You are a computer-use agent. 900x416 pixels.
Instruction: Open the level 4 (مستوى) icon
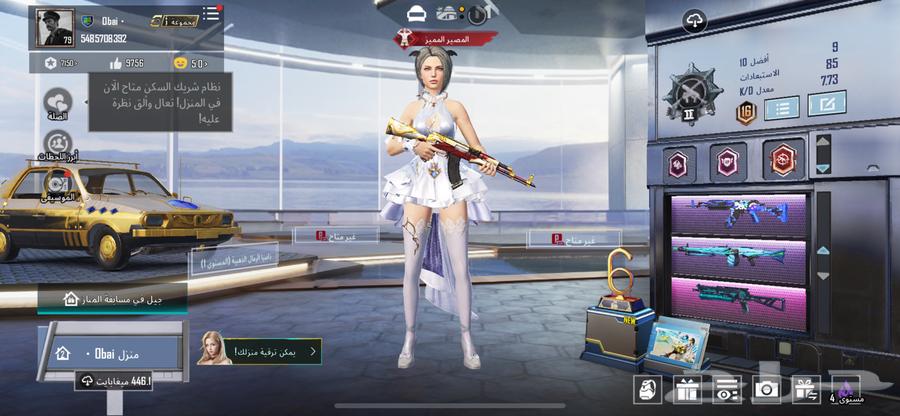(x=847, y=390)
